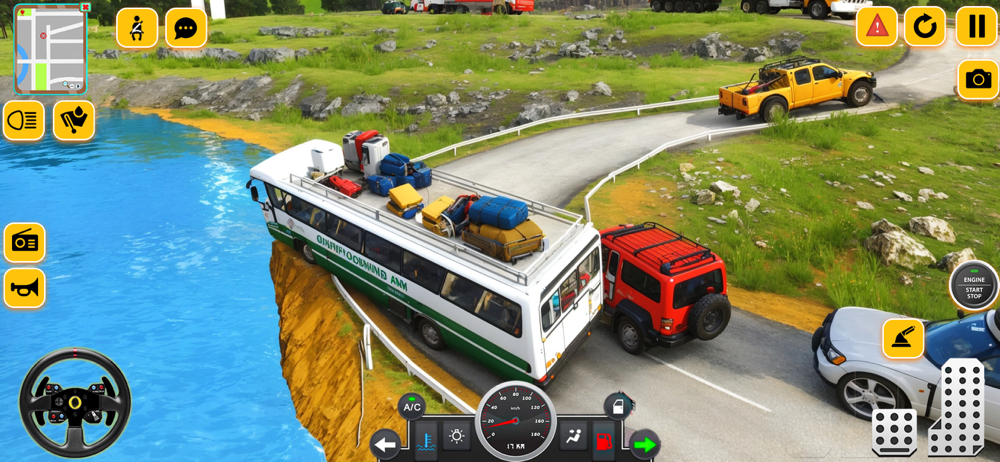1000x462 pixels.
Task: Restart the level with the reload button
Action: coord(925,27)
